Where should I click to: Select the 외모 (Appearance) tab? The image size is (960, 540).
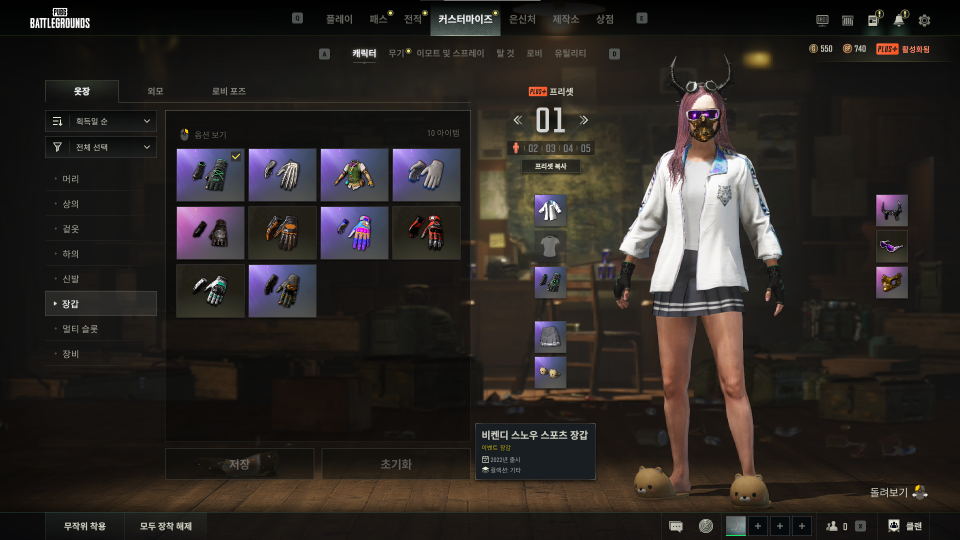[155, 91]
